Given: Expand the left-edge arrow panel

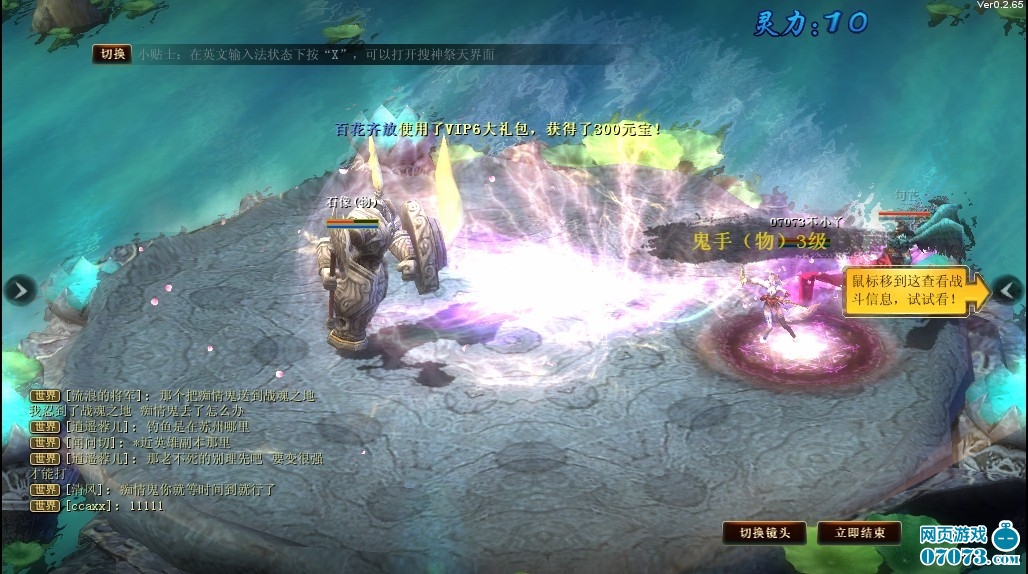Looking at the screenshot, I should coord(19,290).
